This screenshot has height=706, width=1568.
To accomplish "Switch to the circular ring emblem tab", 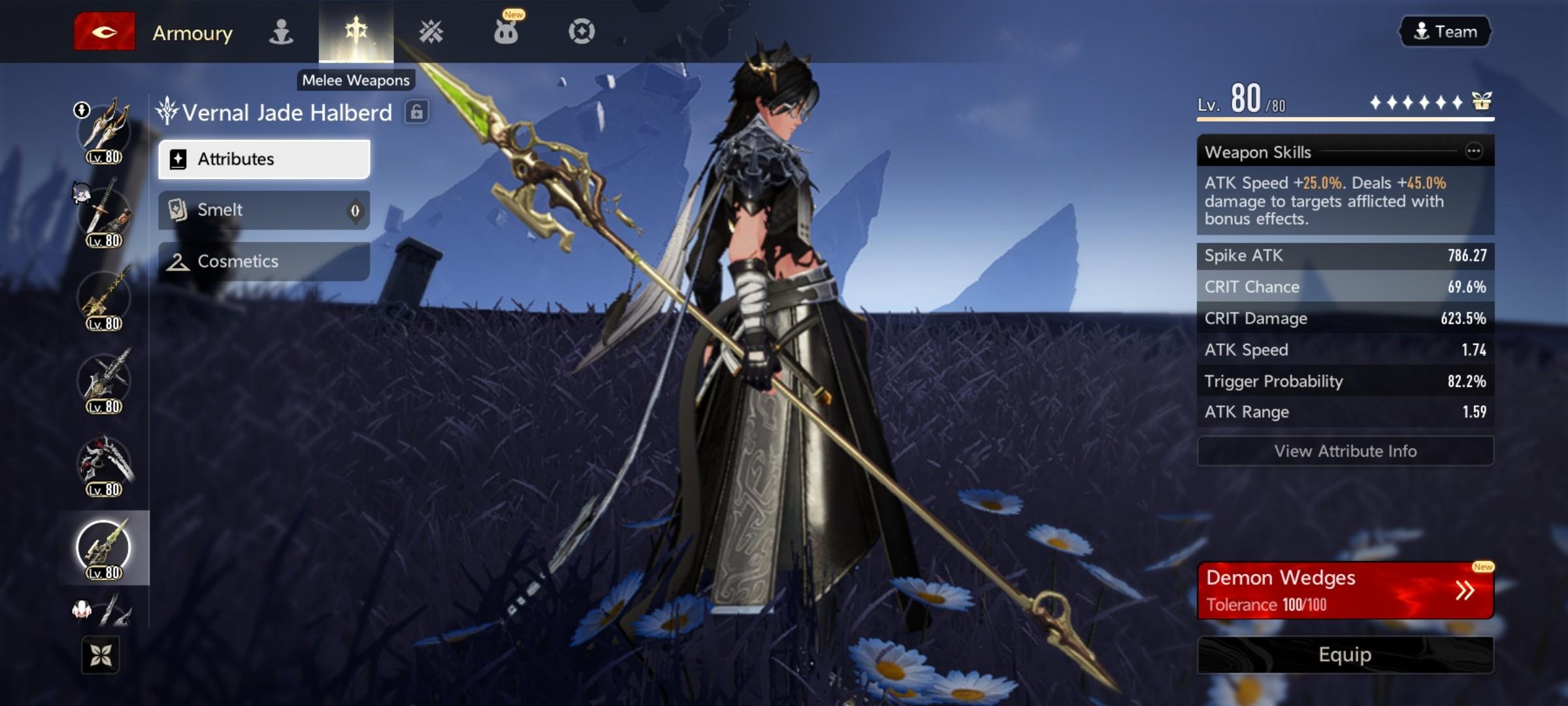I will coord(581,31).
